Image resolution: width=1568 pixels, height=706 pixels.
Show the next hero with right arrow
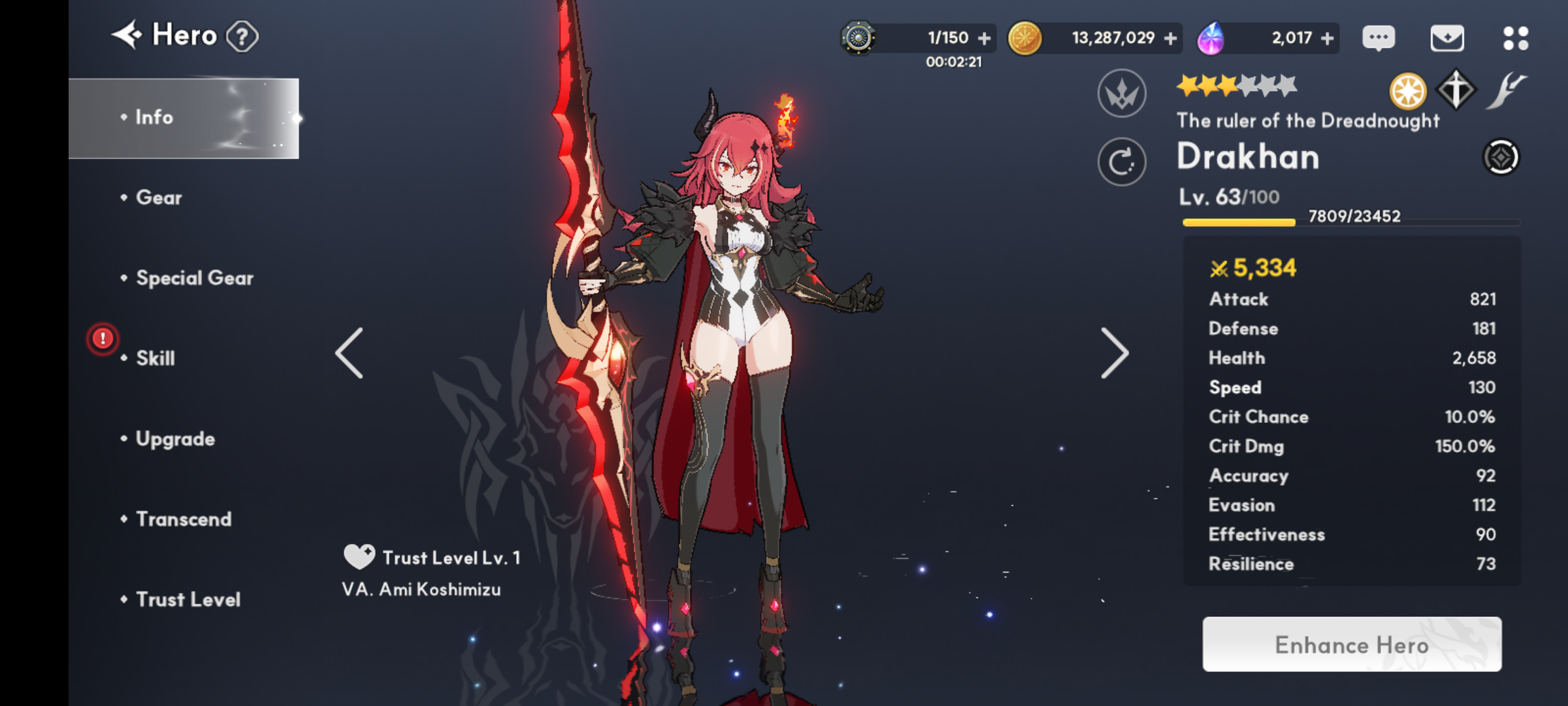click(x=1114, y=354)
